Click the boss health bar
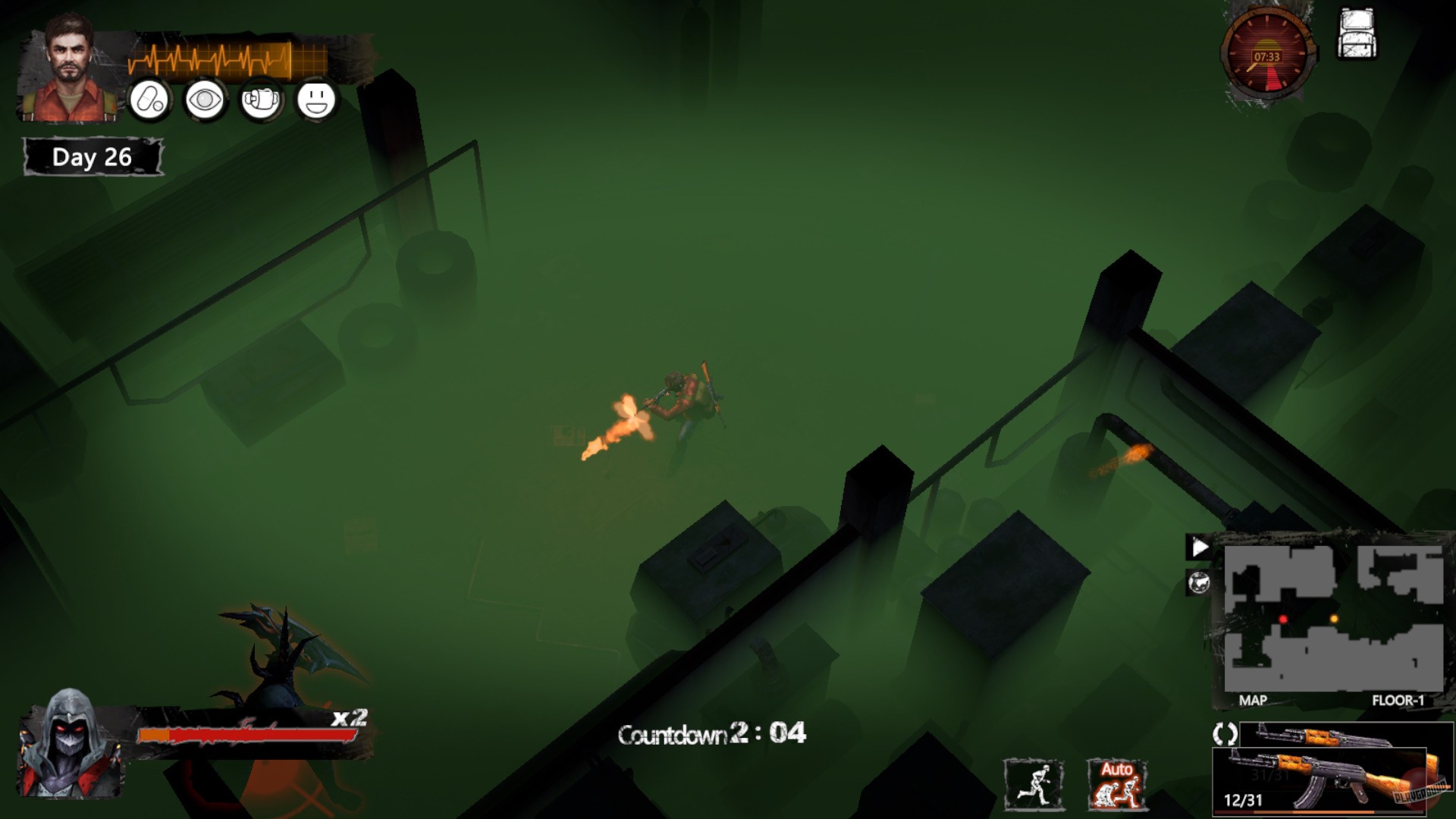Viewport: 1456px width, 819px height. [246, 733]
